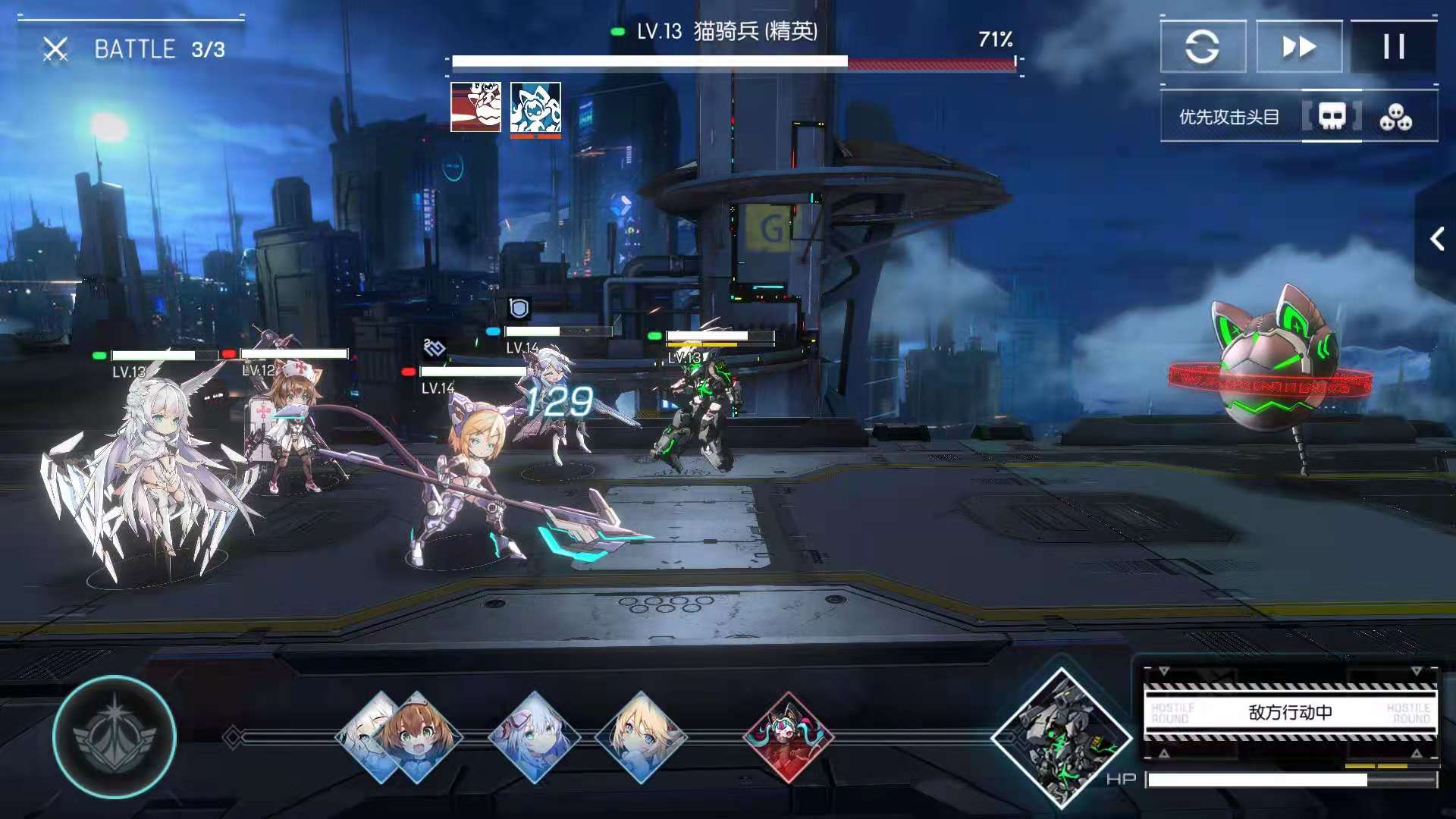Inspect the red cat buff icon

475,107
